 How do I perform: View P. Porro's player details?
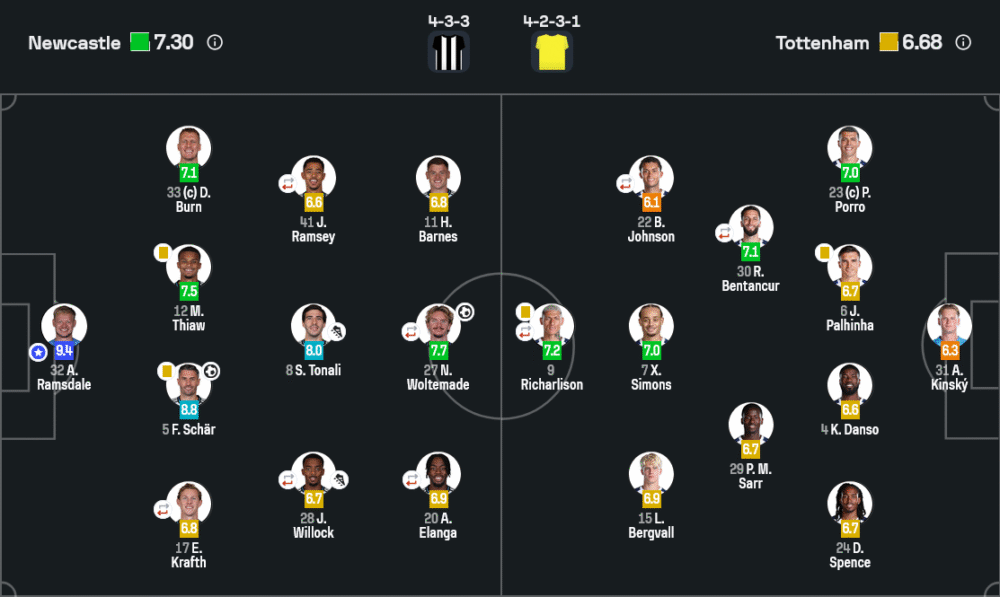[850, 148]
